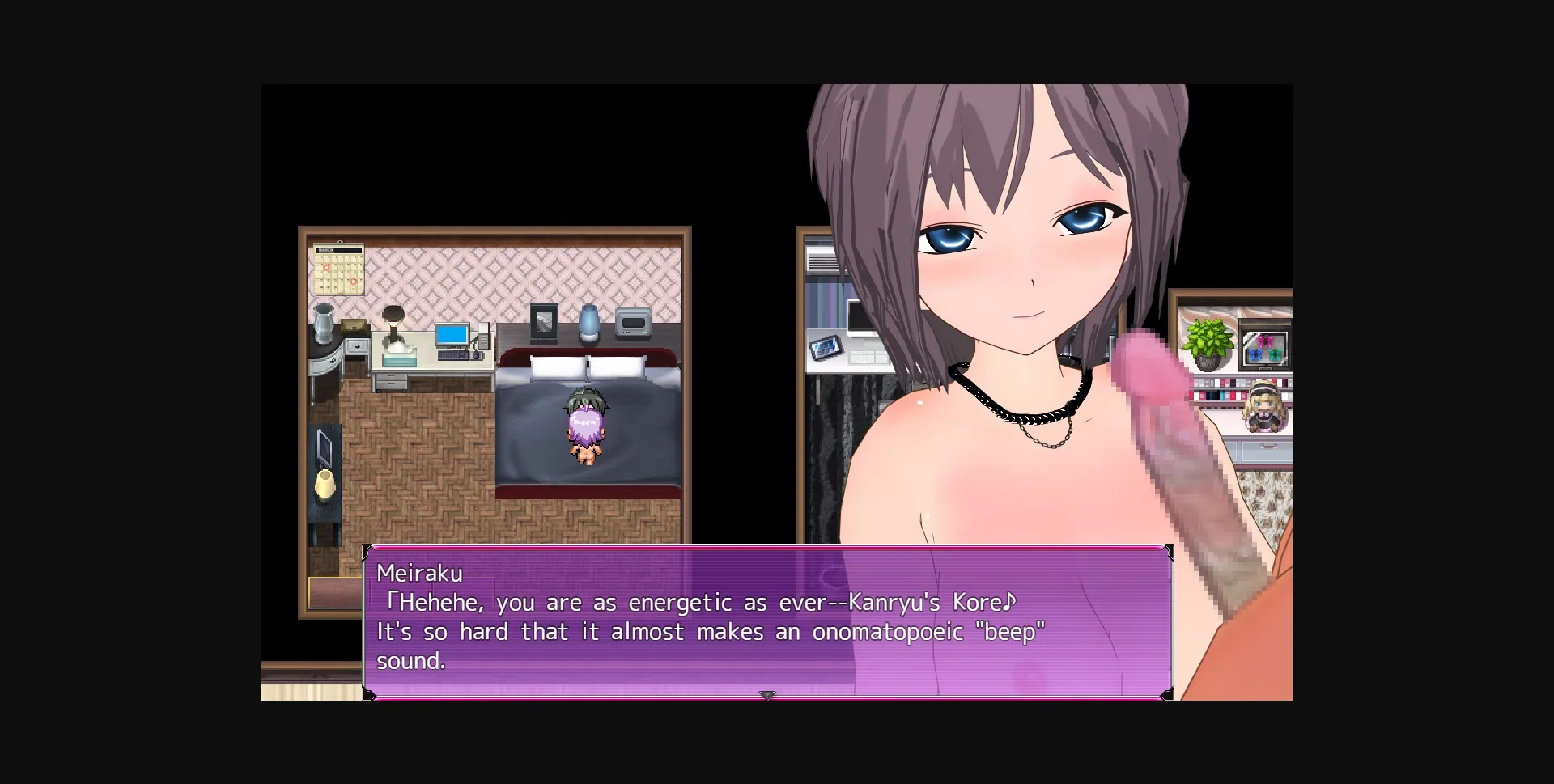Click the Meiraku name label in the dialogue
1554x784 pixels.
point(419,574)
